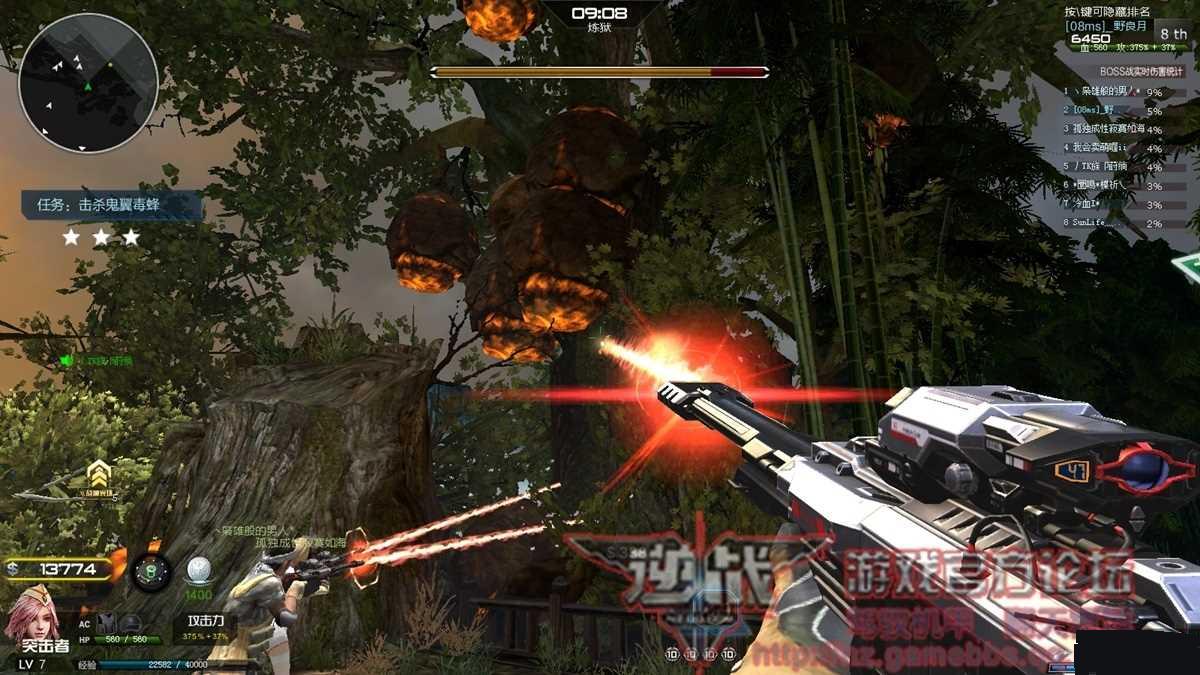
Task: Click the circular minimap radar
Action: (88, 83)
